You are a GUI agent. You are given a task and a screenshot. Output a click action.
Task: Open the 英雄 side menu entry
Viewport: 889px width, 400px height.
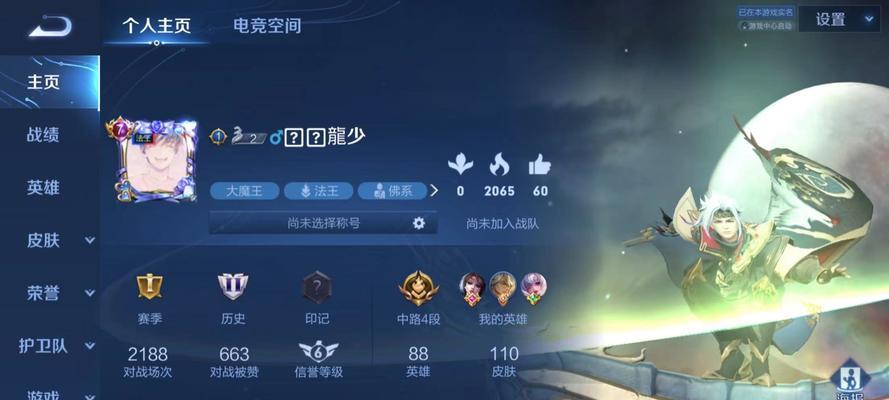pyautogui.click(x=43, y=188)
